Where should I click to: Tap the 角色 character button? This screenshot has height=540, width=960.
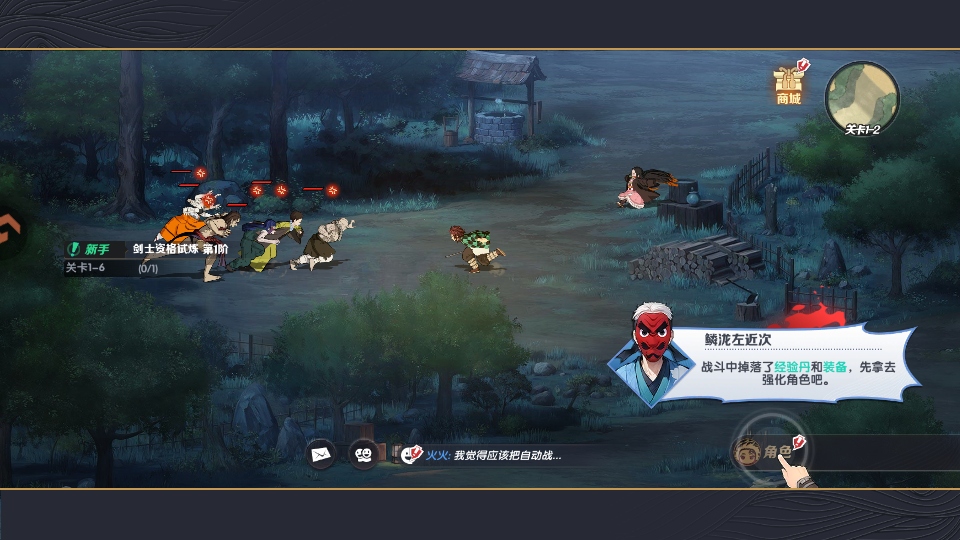click(767, 452)
